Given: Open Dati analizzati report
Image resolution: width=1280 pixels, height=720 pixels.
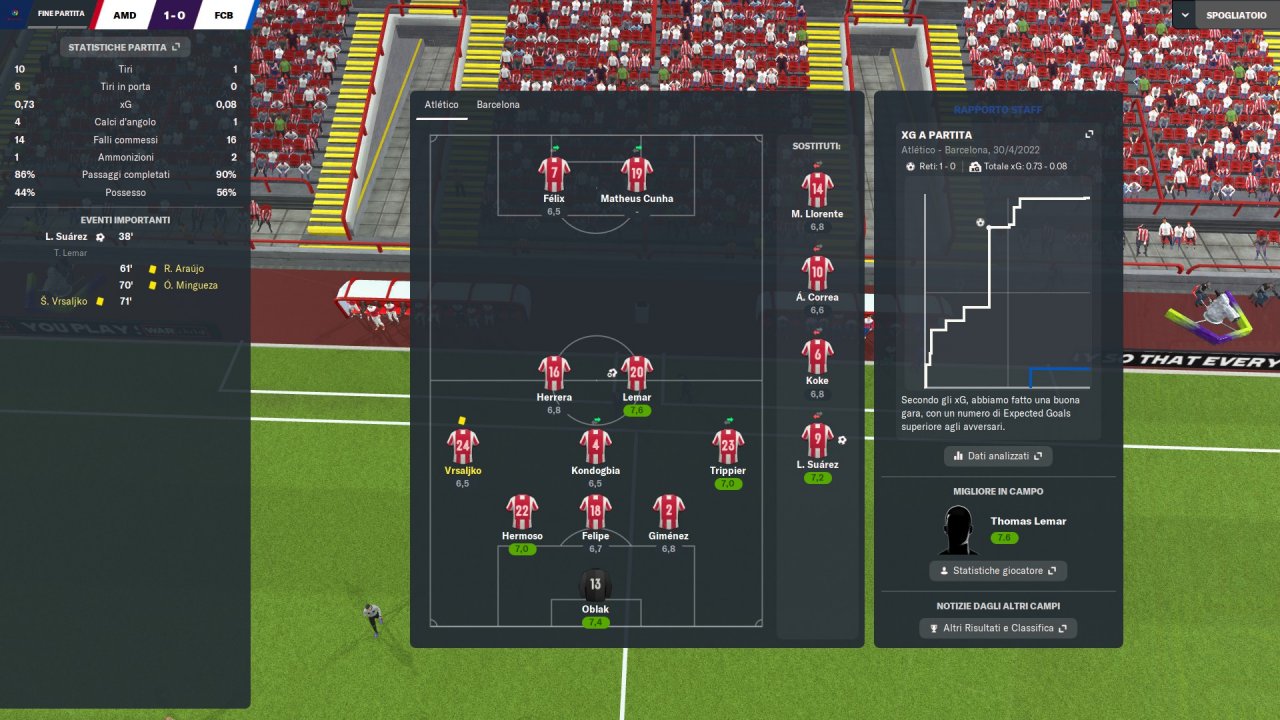Looking at the screenshot, I should coord(997,456).
